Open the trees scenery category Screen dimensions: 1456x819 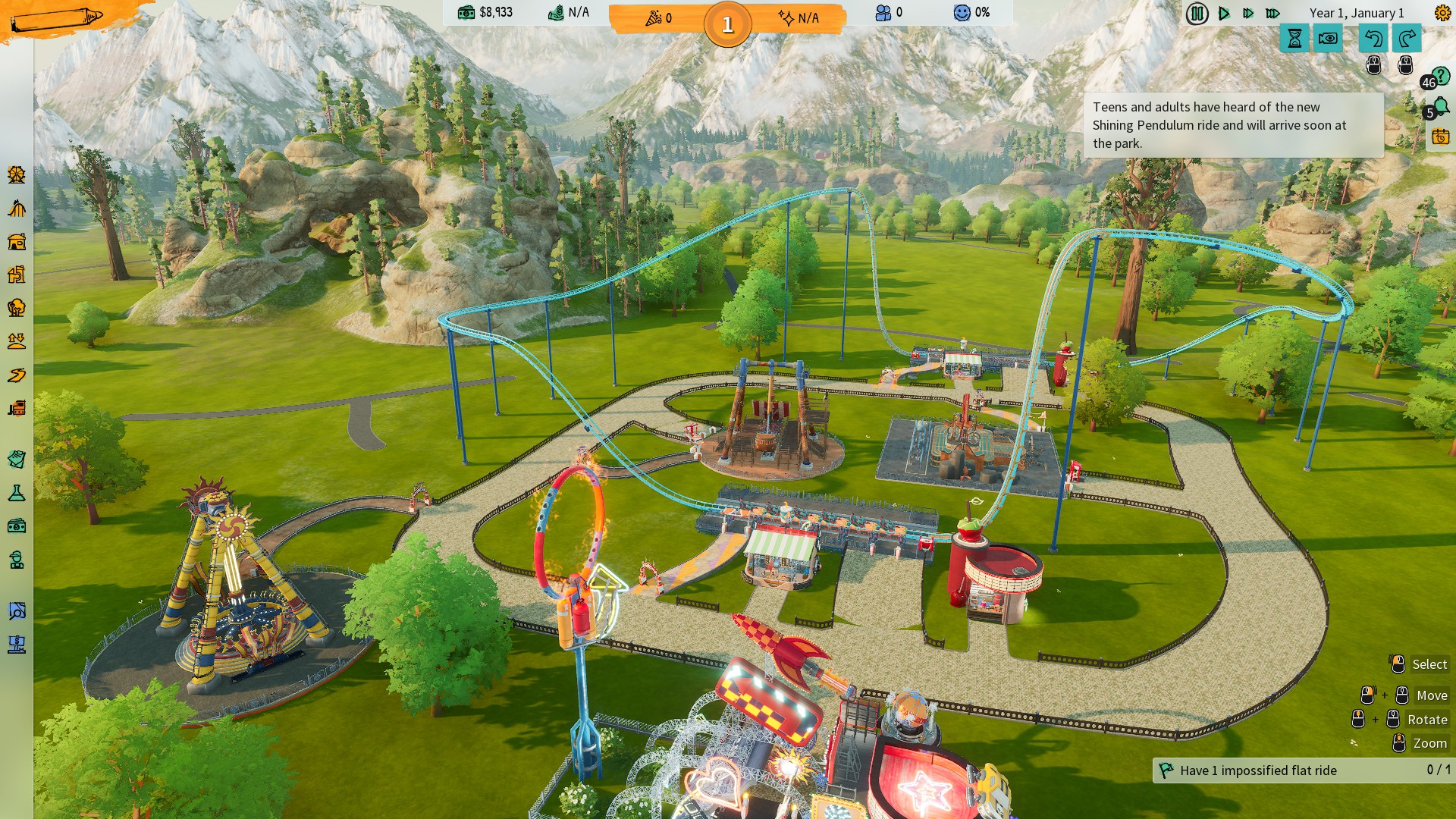pos(17,308)
